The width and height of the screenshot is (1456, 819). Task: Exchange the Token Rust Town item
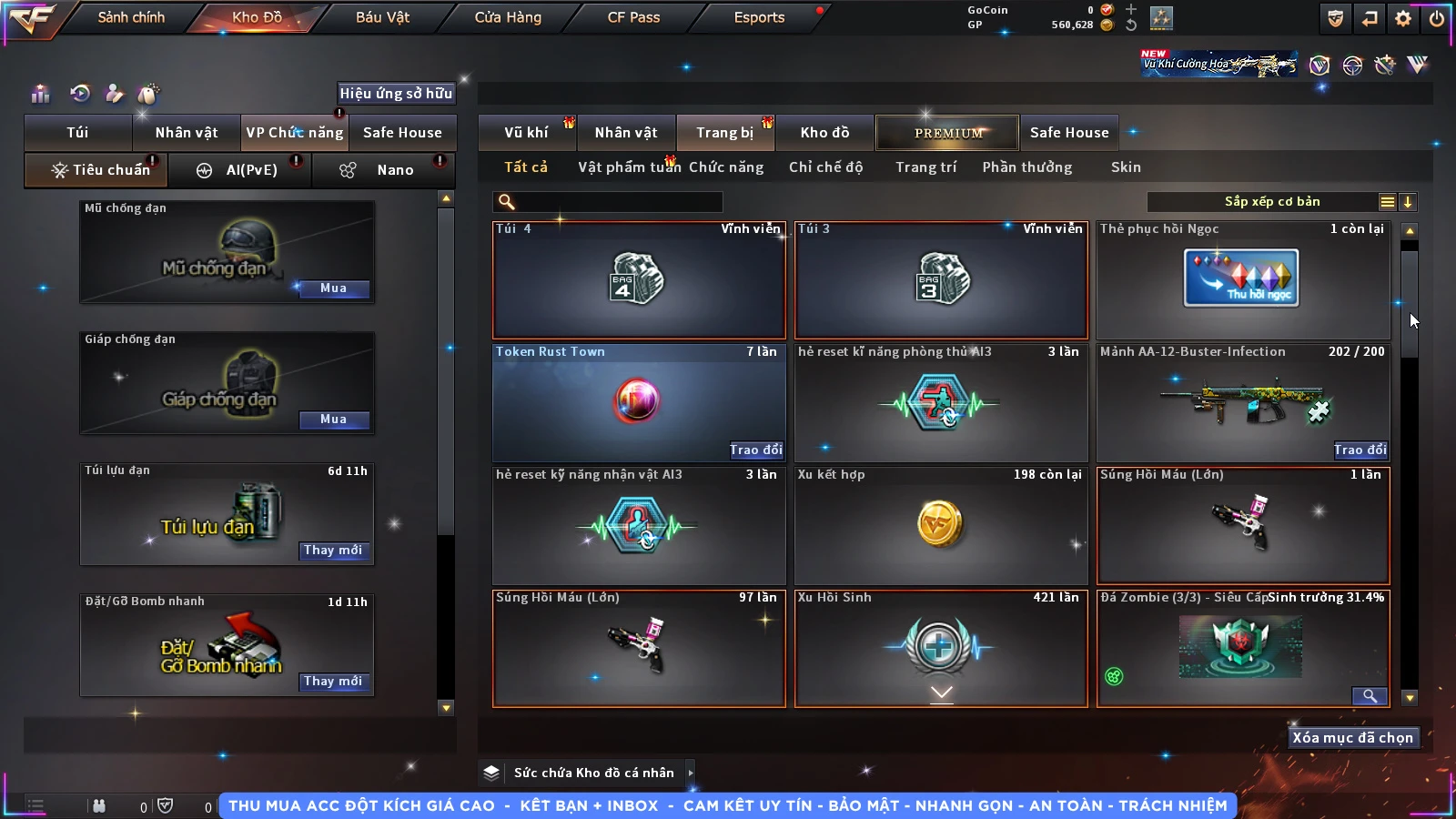click(x=755, y=450)
